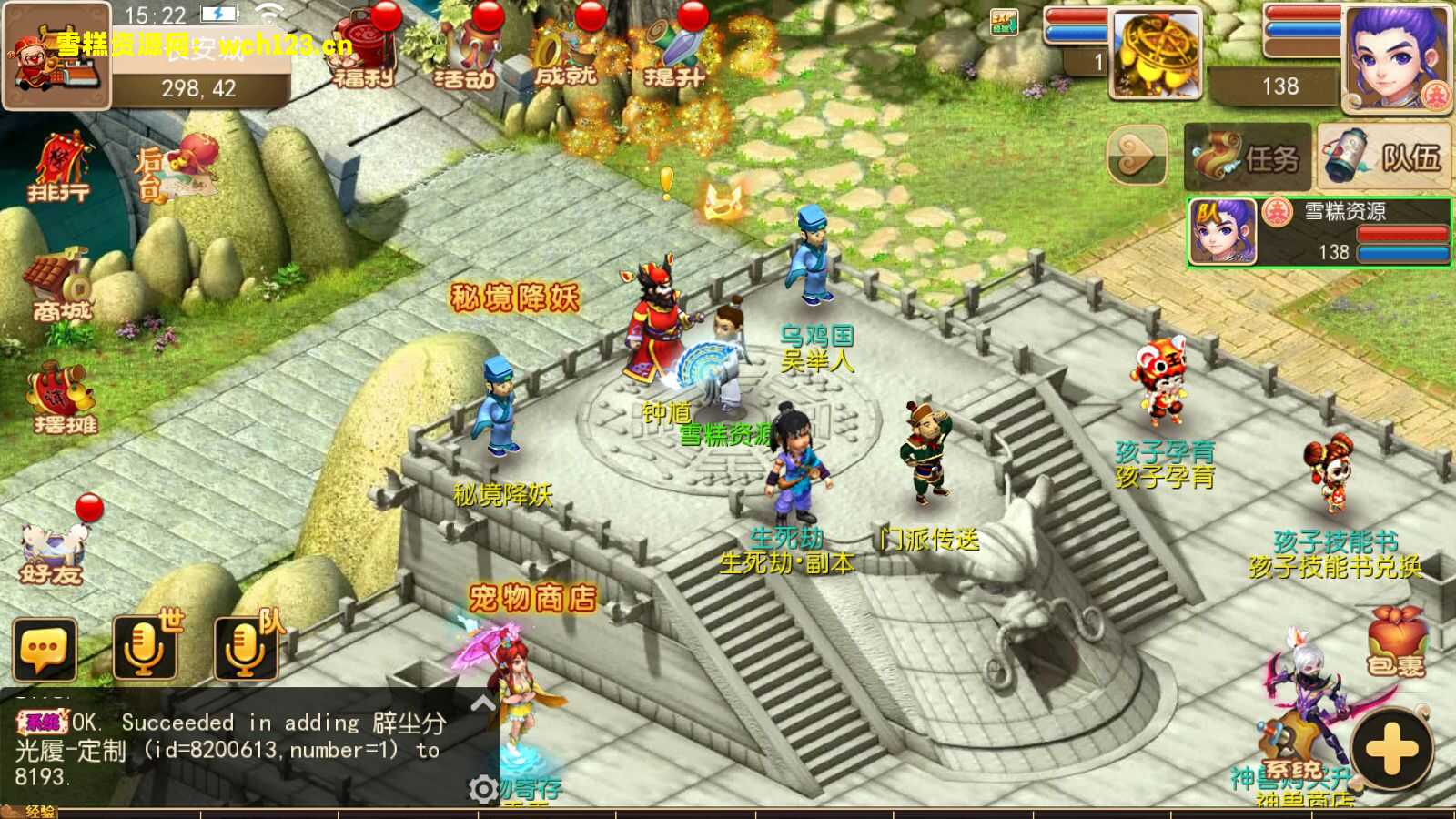Screen dimensions: 1456x819
Task: Open the 成就 achievements menu
Action: [x=565, y=53]
